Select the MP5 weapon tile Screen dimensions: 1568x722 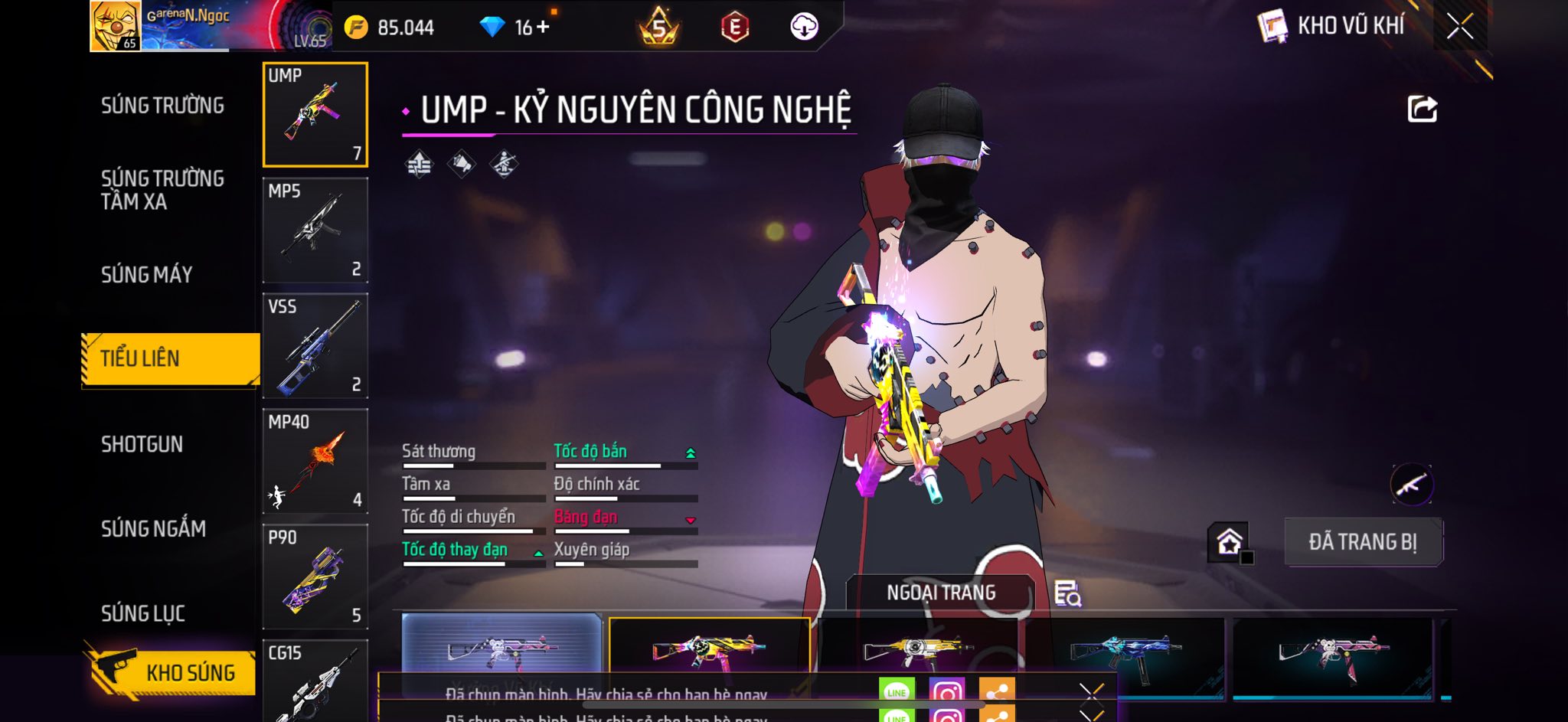(315, 230)
